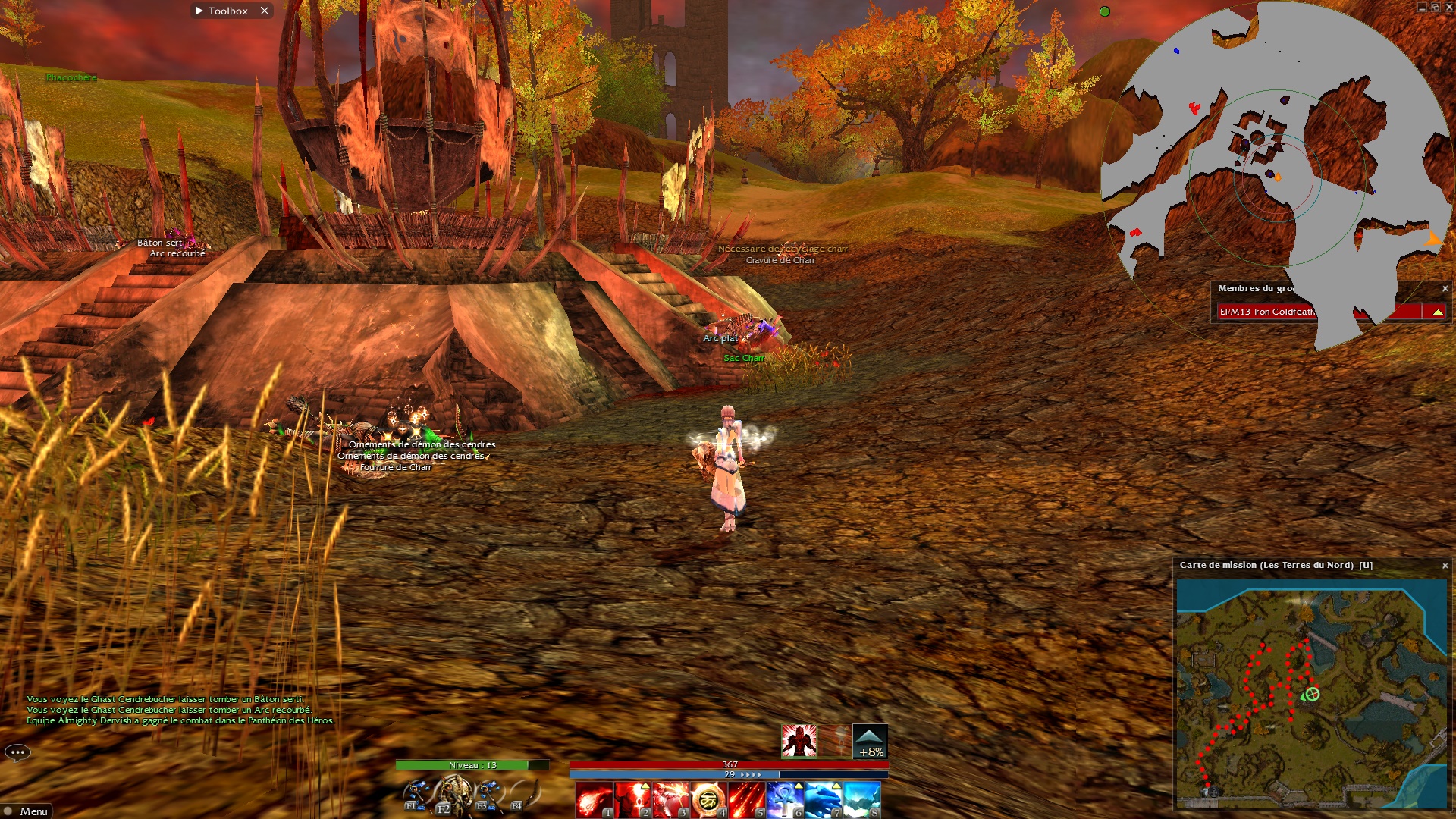Use skill 6 blue ankh

click(x=785, y=800)
